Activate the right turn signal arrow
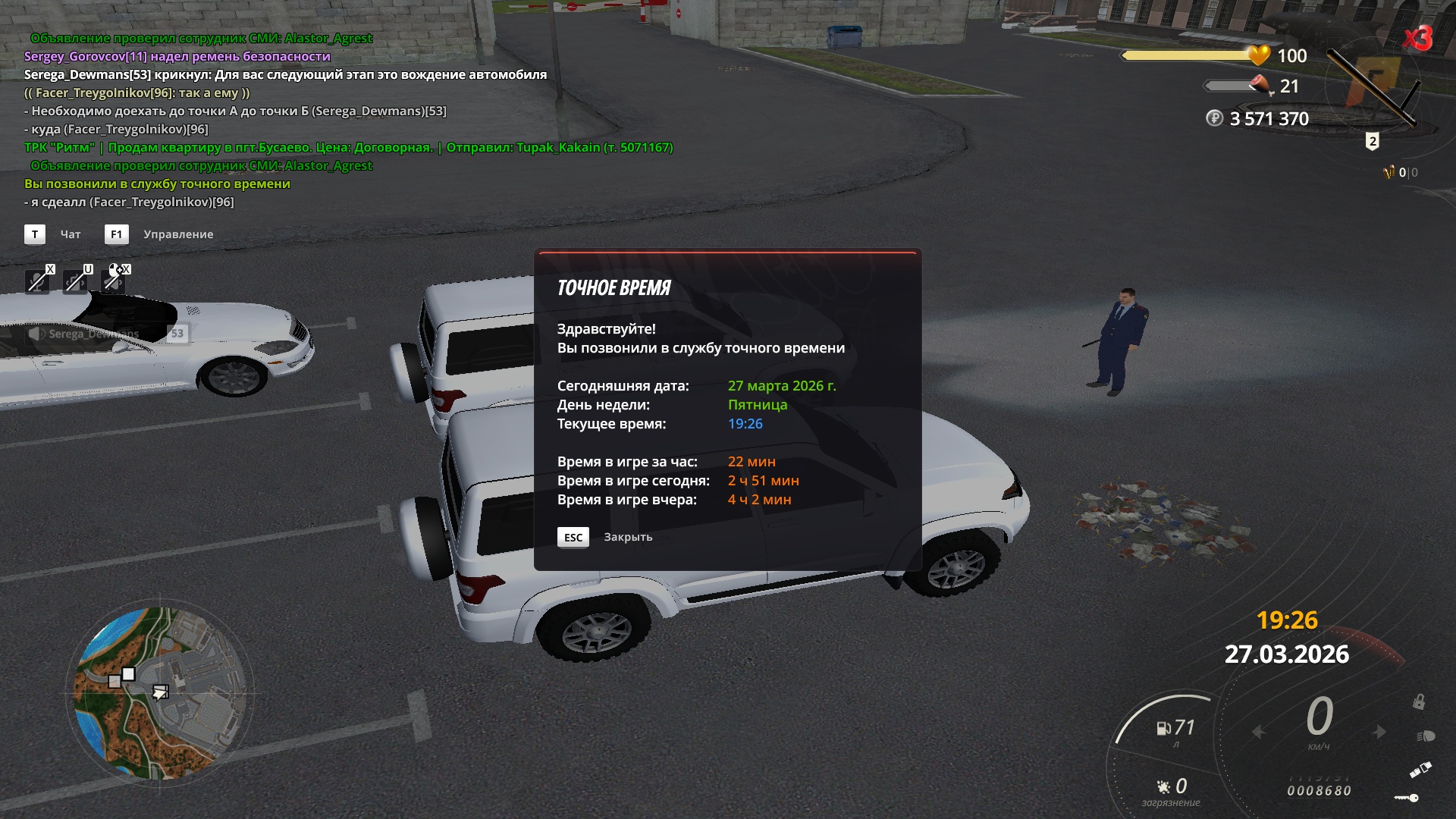 1379,732
